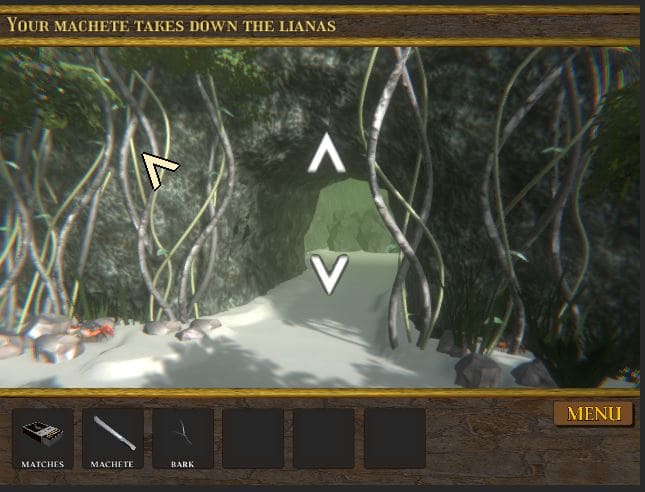The height and width of the screenshot is (492, 645).
Task: Select the Matches inventory item
Action: [x=43, y=438]
